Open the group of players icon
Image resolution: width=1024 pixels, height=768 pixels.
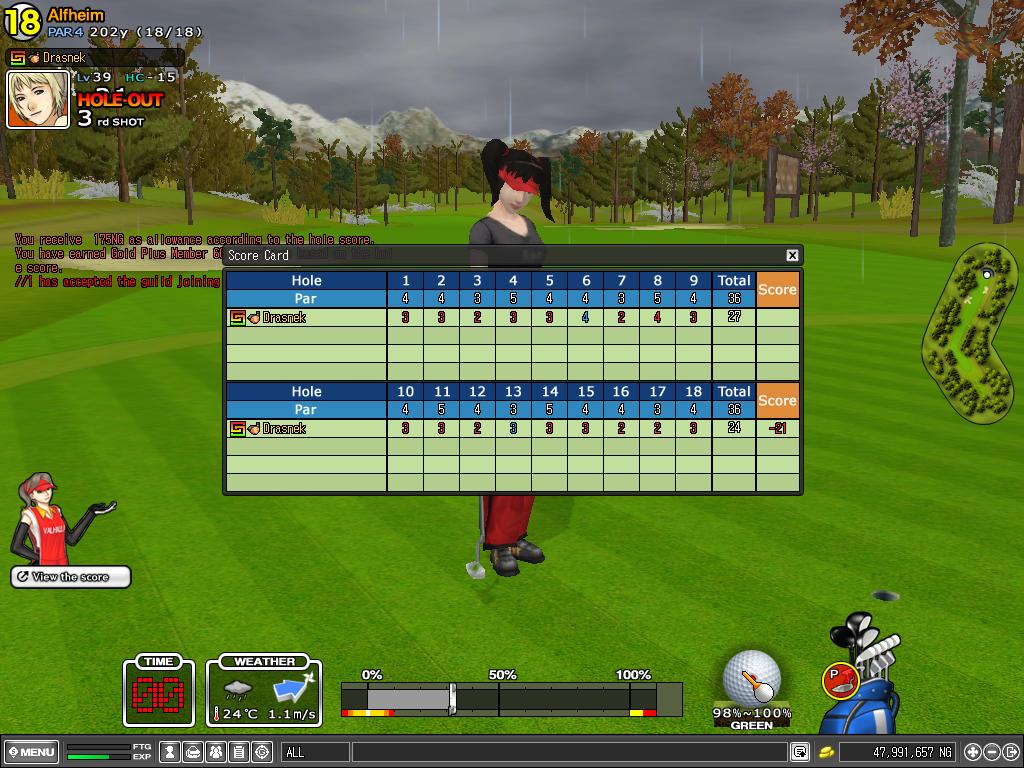(x=216, y=752)
